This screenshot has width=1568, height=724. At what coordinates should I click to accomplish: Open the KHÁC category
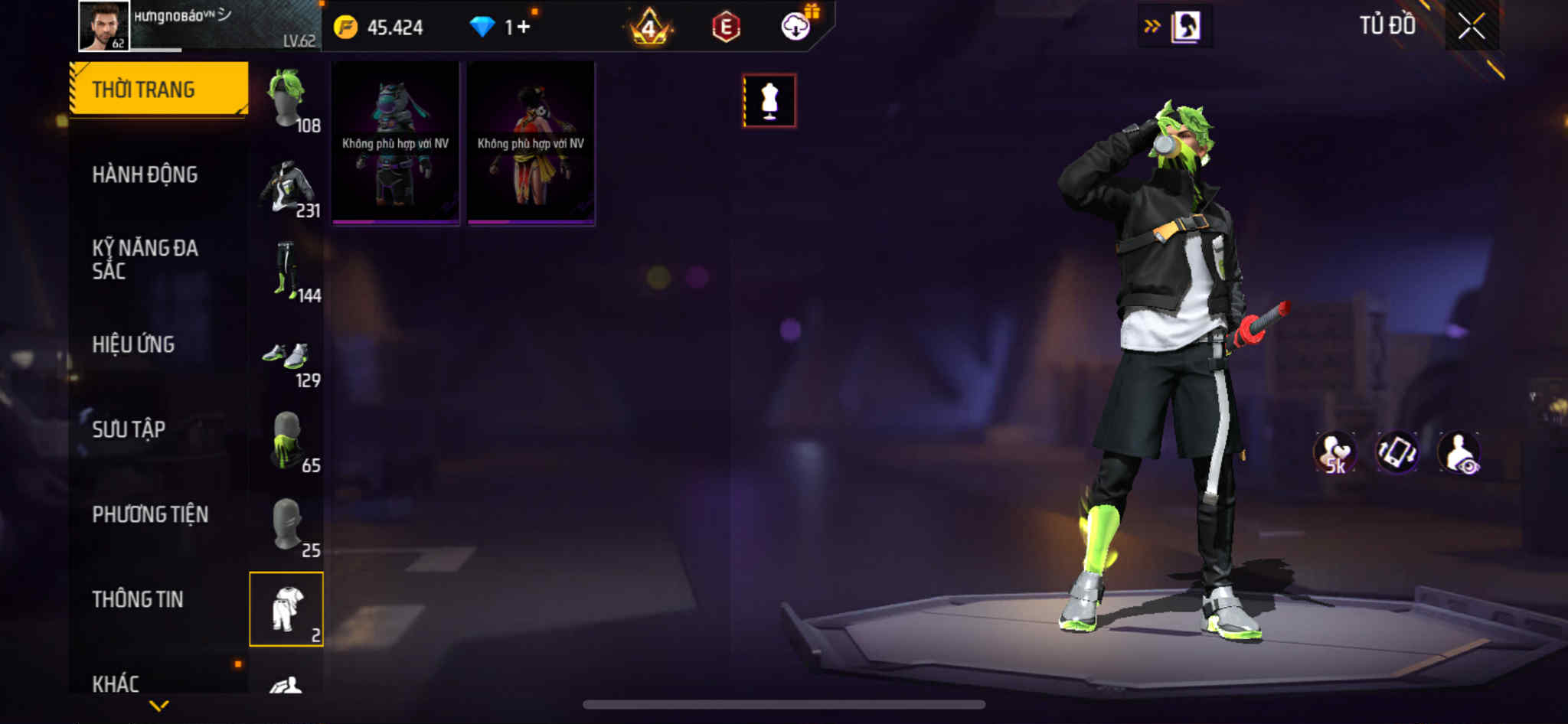pos(116,683)
